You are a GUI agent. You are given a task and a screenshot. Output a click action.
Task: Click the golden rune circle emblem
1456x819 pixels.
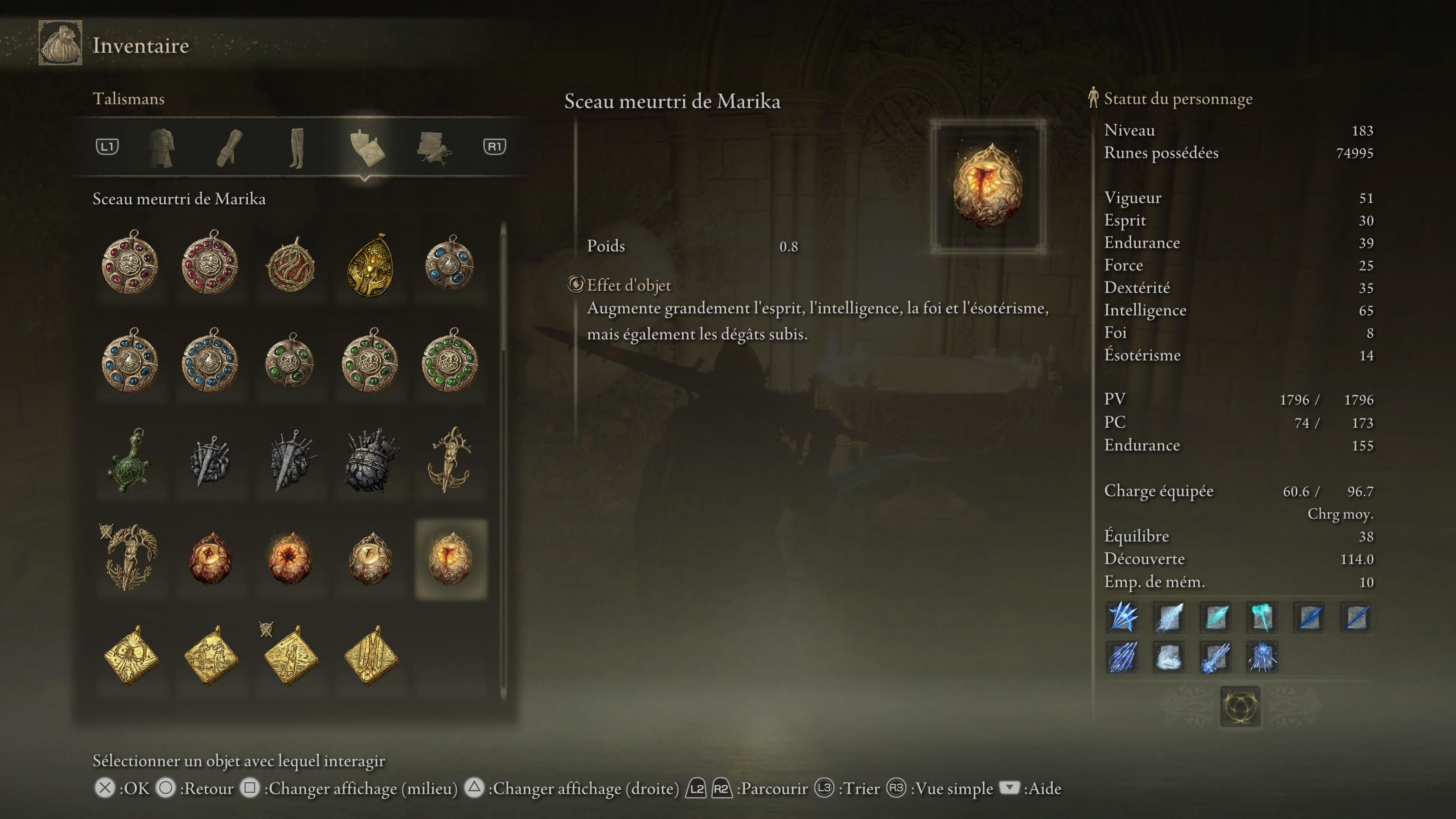pos(1239,706)
